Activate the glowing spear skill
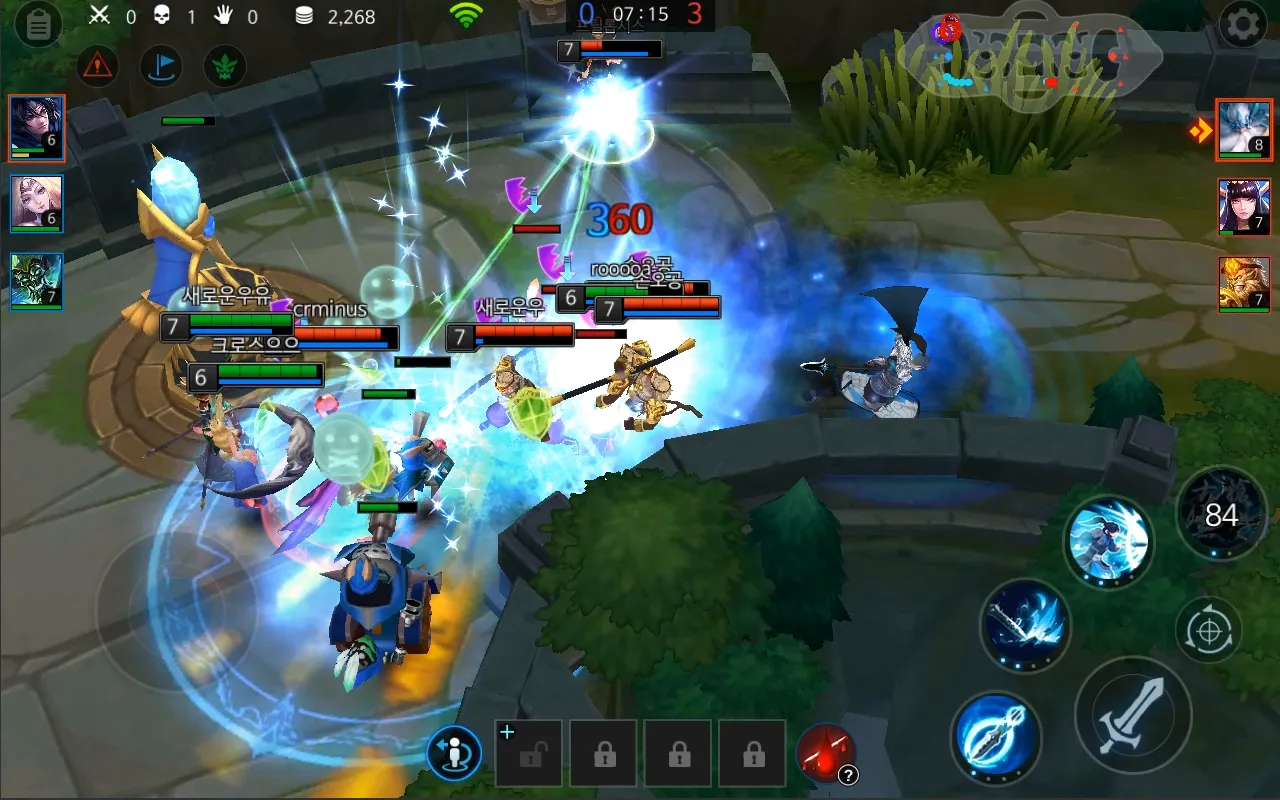The width and height of the screenshot is (1280, 800). click(996, 739)
